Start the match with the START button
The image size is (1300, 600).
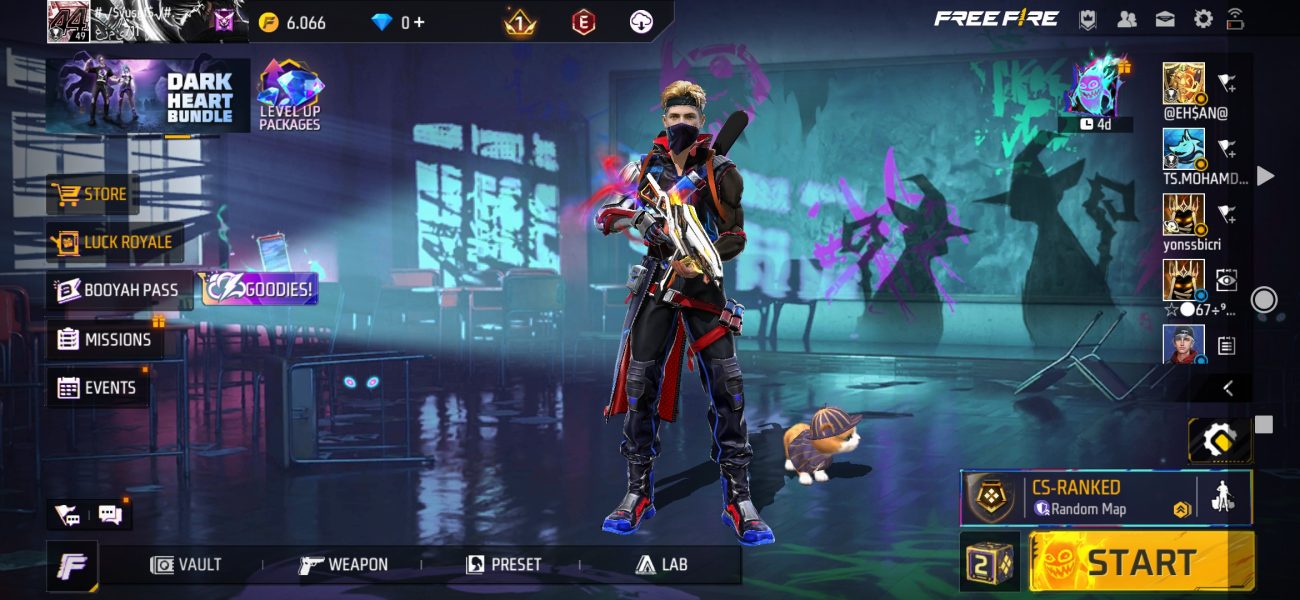point(1141,562)
